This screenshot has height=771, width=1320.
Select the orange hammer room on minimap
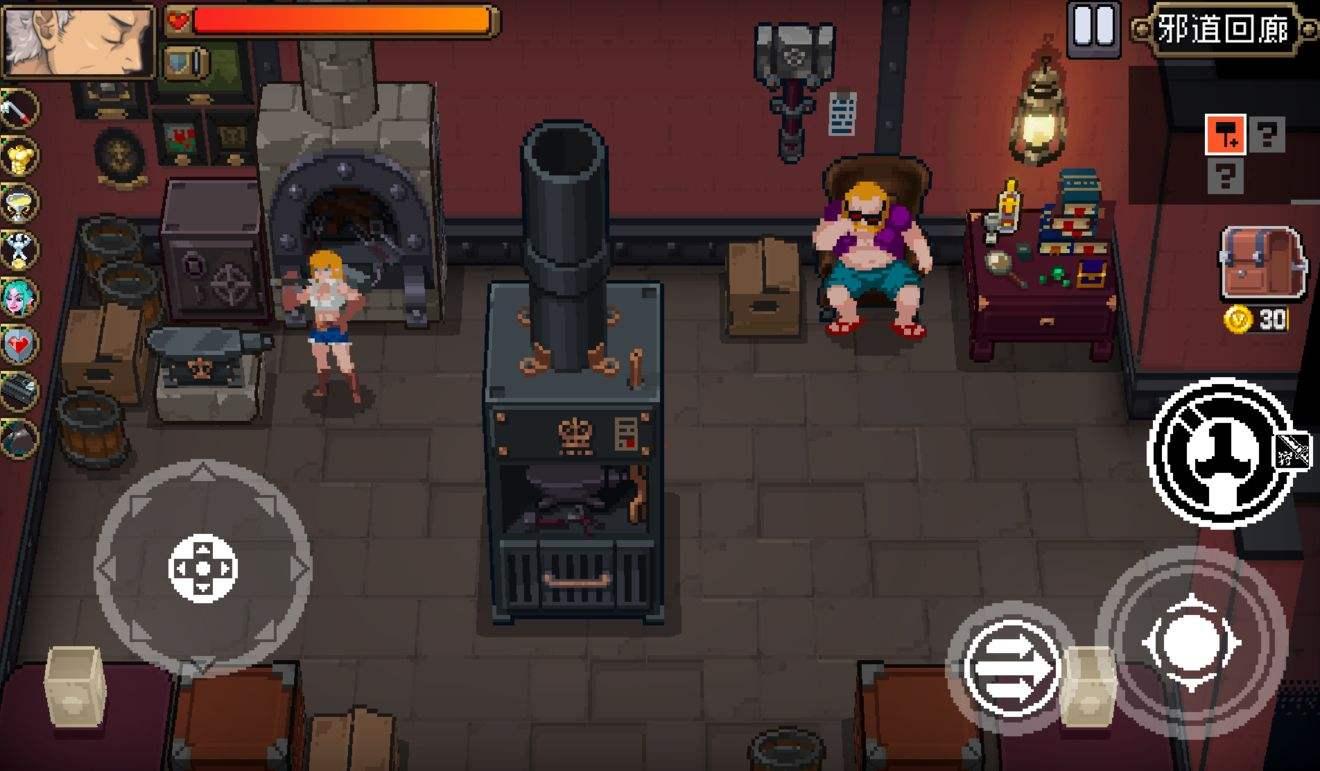[1225, 134]
